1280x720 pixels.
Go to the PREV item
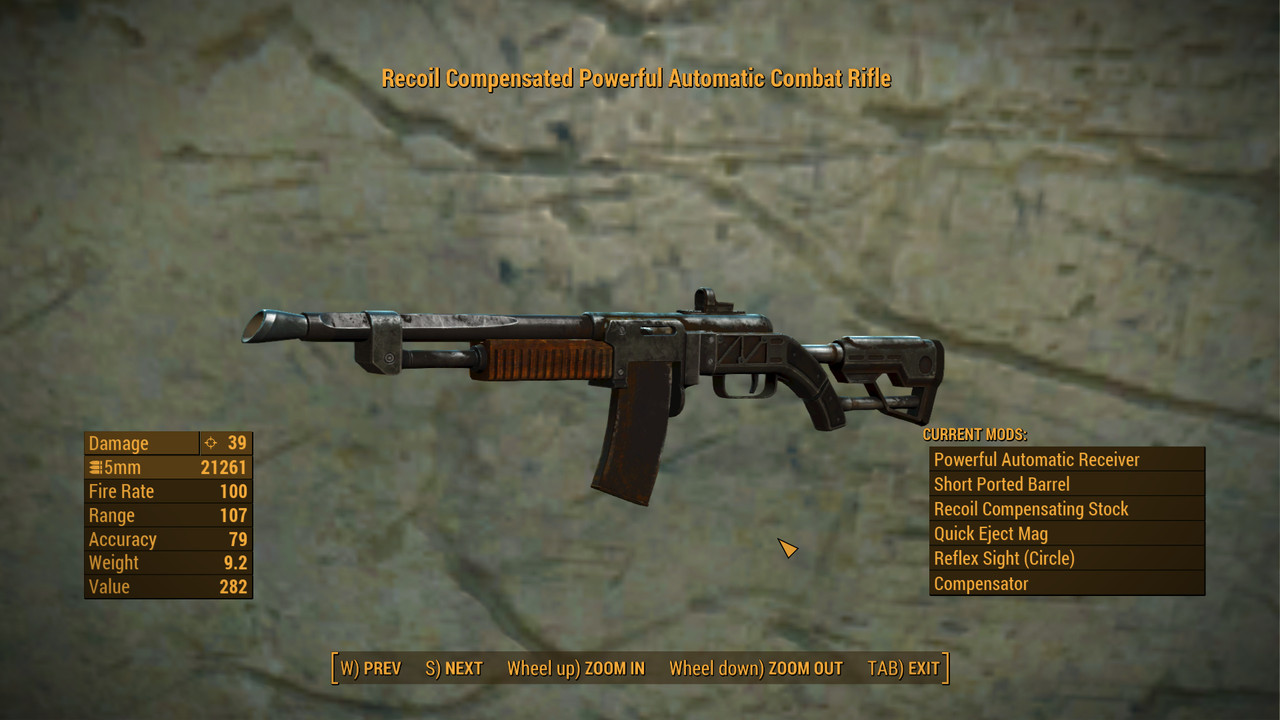[371, 668]
